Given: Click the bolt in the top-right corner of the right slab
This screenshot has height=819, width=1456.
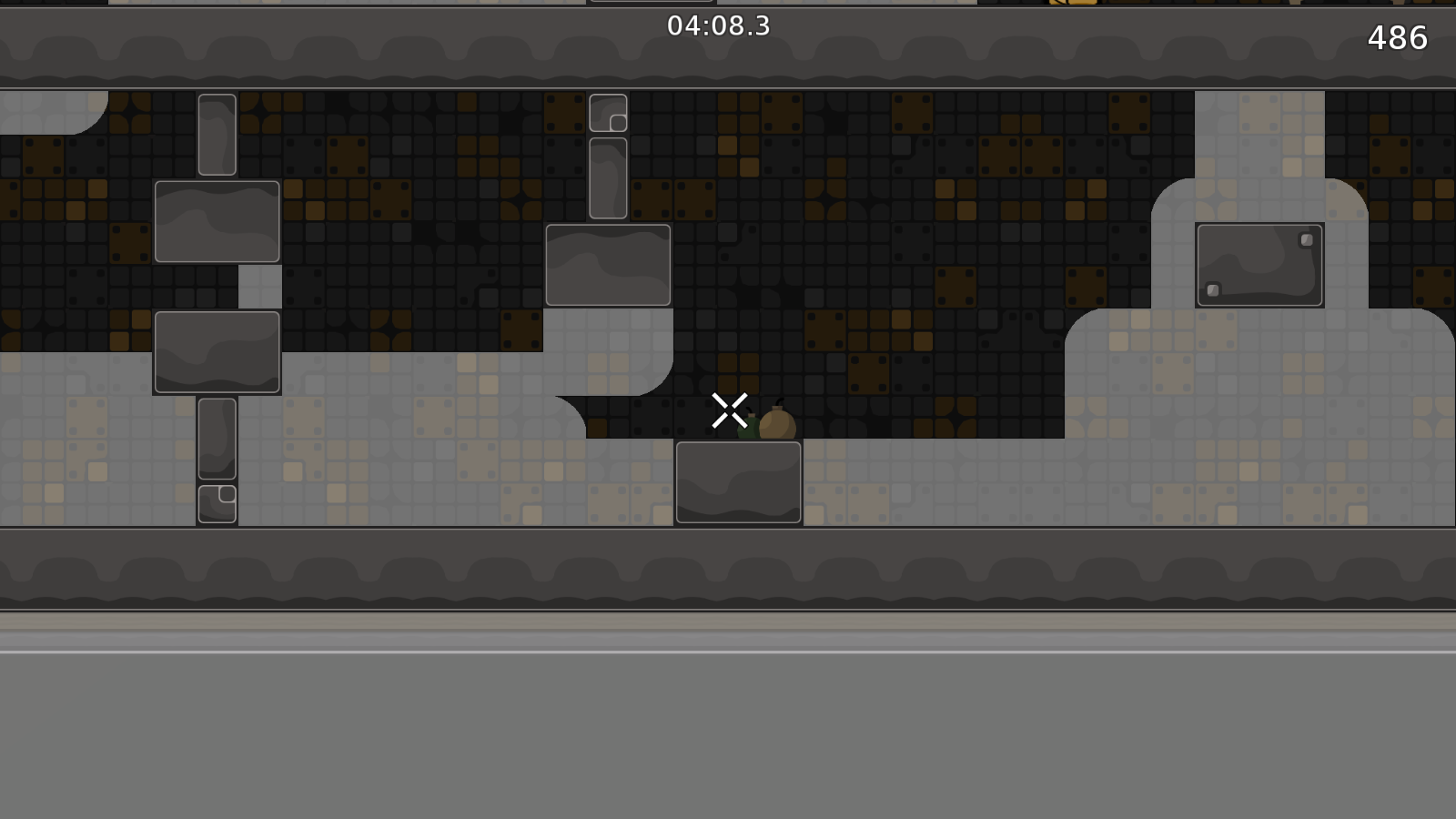Looking at the screenshot, I should pos(1305,238).
